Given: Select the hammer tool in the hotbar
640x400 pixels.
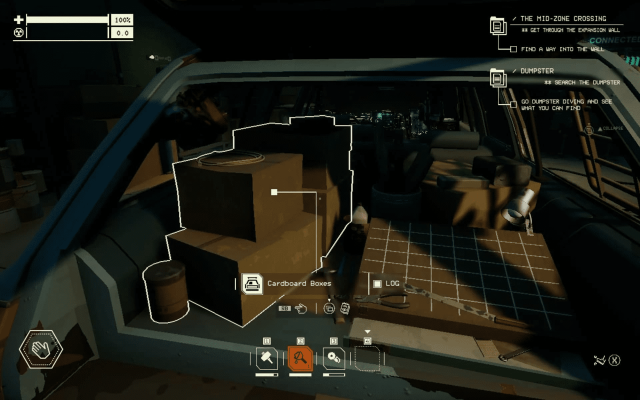Looking at the screenshot, I should (268, 358).
